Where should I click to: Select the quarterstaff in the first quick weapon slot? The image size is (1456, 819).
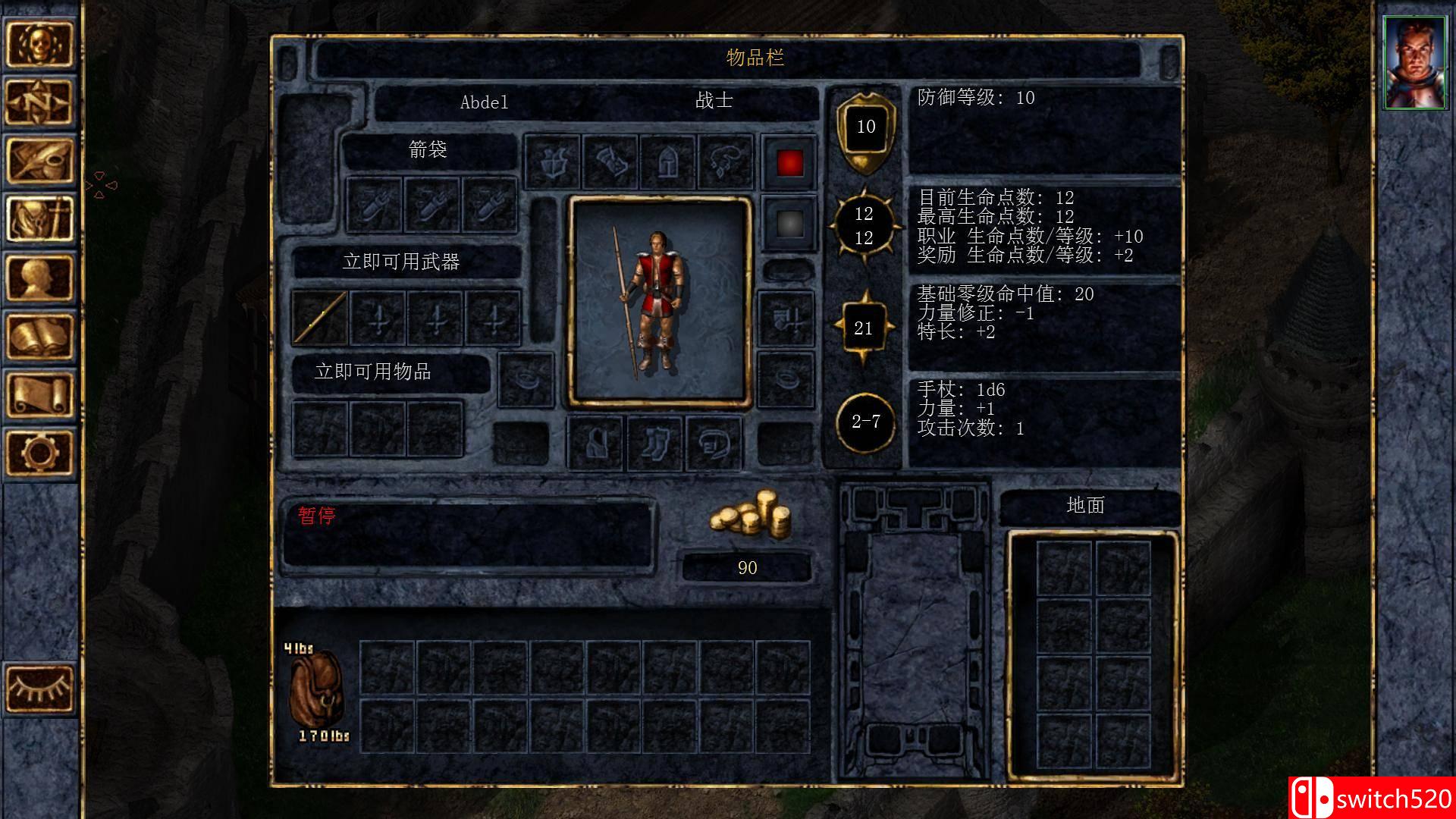318,318
